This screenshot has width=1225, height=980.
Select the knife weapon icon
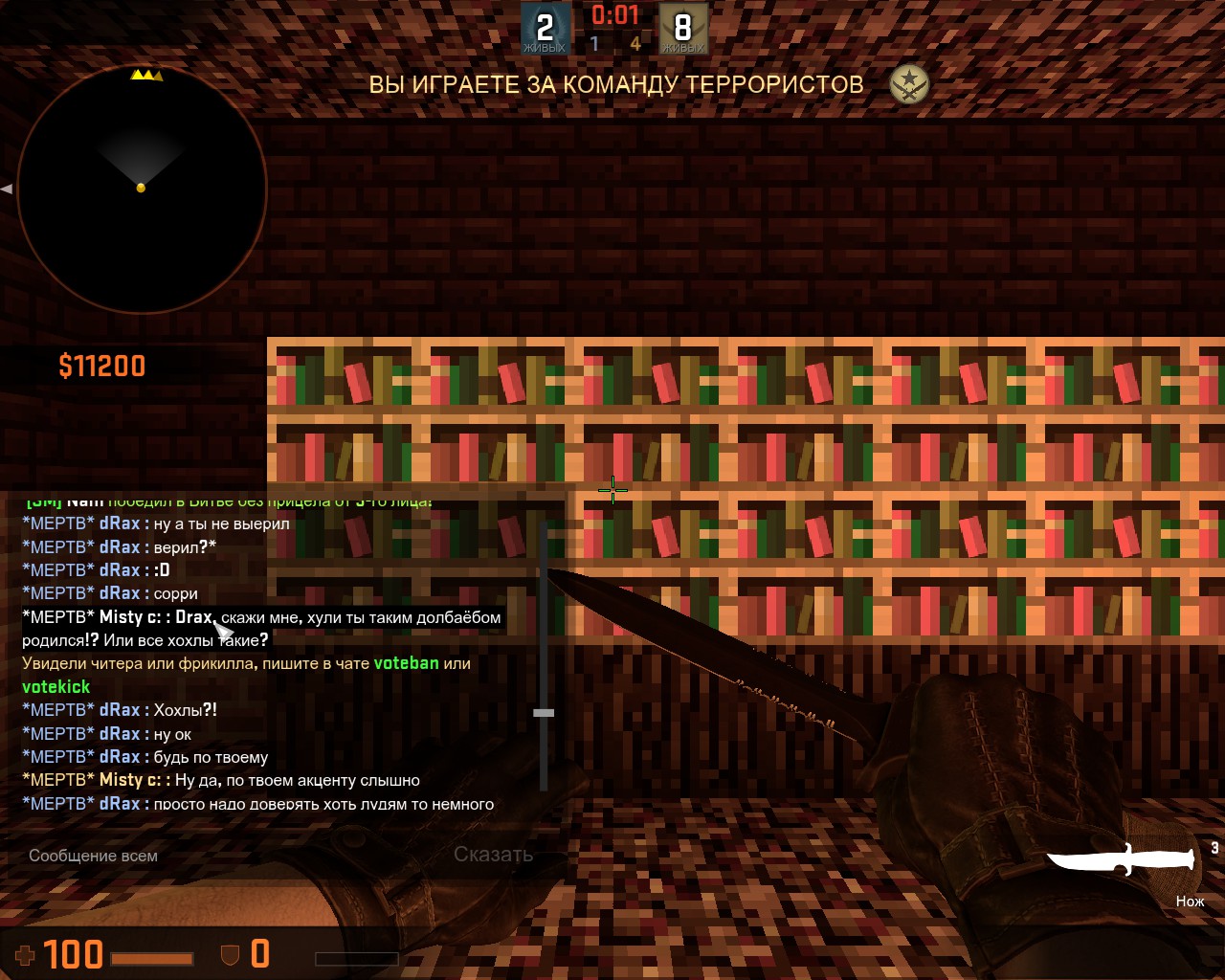1121,858
